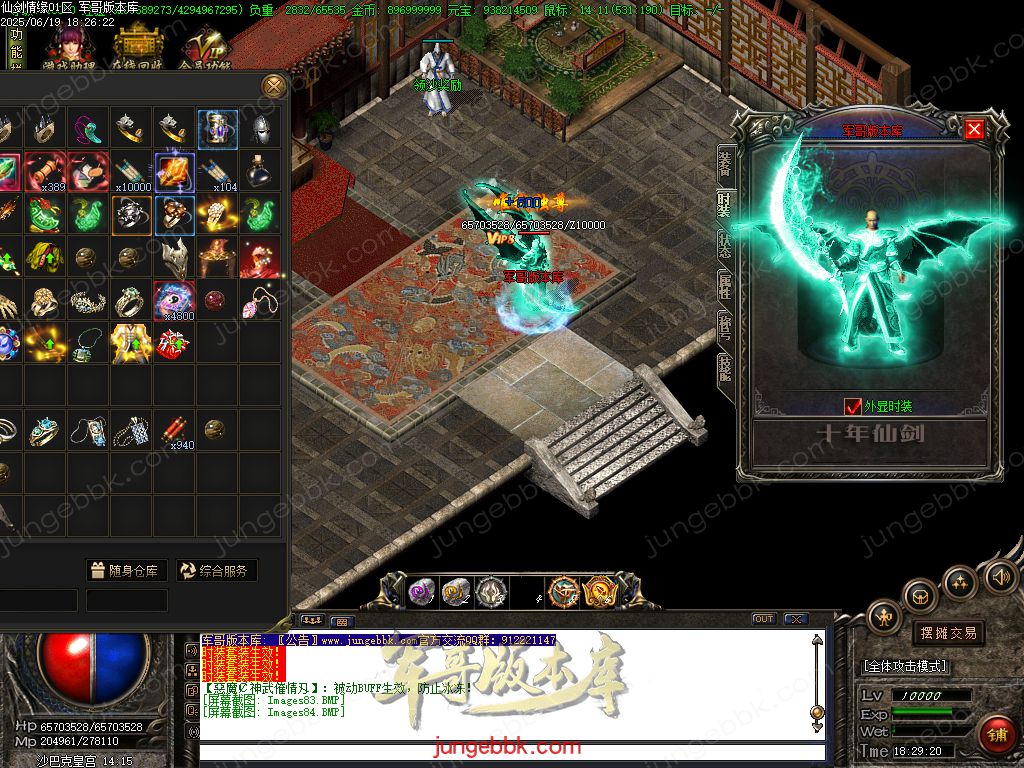Open the 摆摊交易 stall trading button
1024x768 pixels.
pyautogui.click(x=948, y=633)
